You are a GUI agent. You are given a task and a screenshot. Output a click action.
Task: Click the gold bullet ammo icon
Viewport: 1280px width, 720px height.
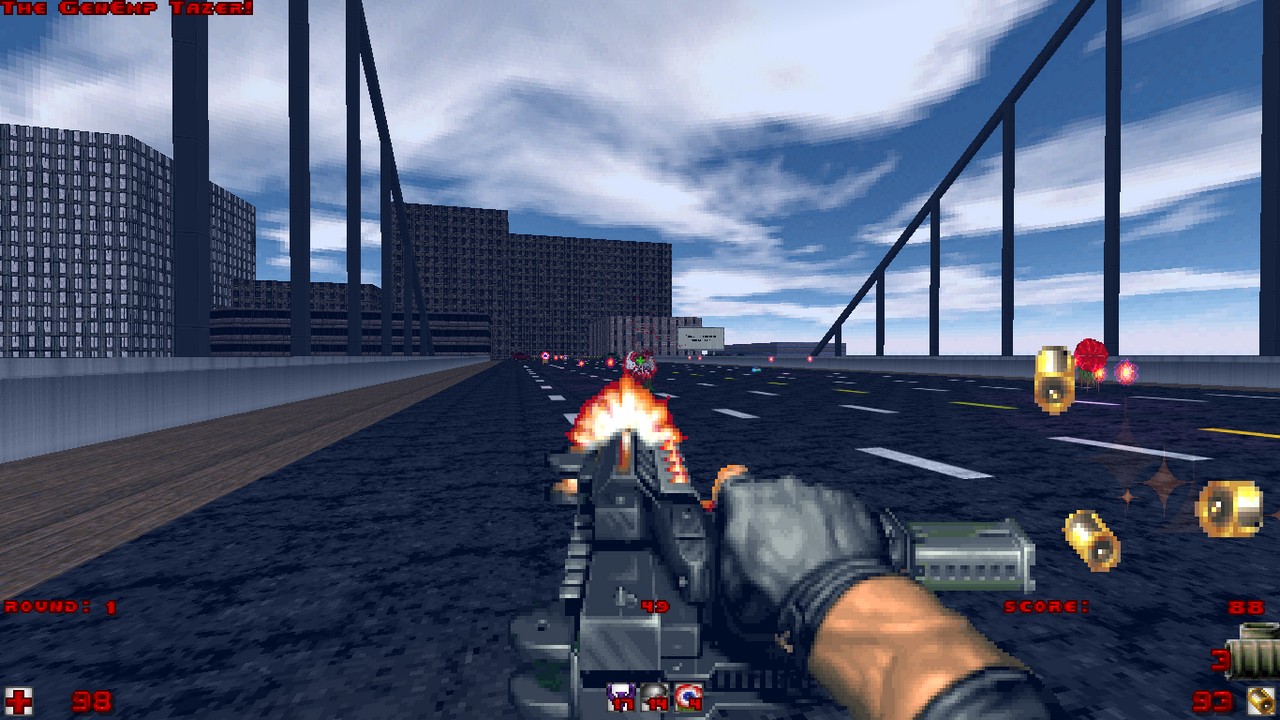1262,701
